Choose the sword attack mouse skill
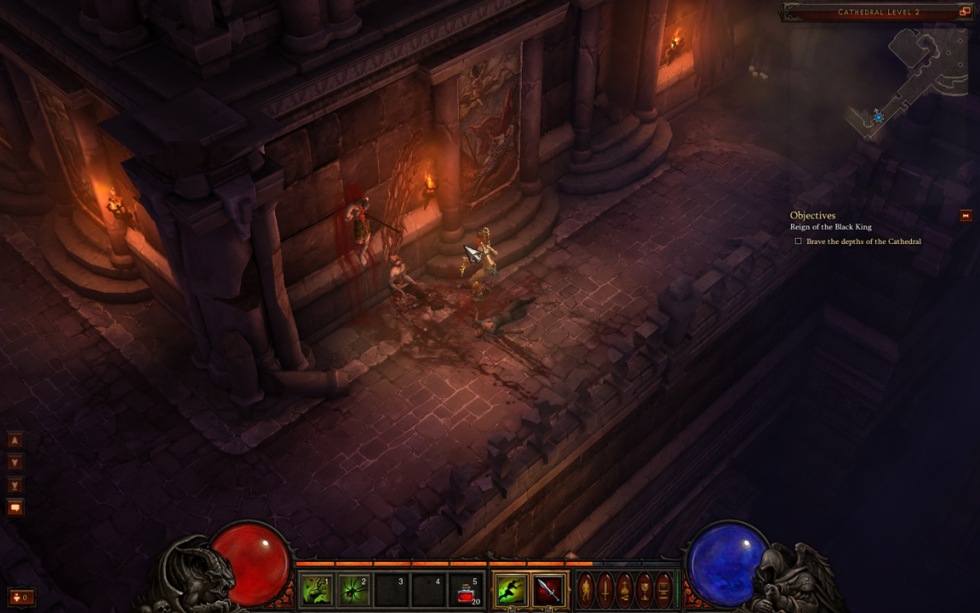The height and width of the screenshot is (613, 980). 548,589
